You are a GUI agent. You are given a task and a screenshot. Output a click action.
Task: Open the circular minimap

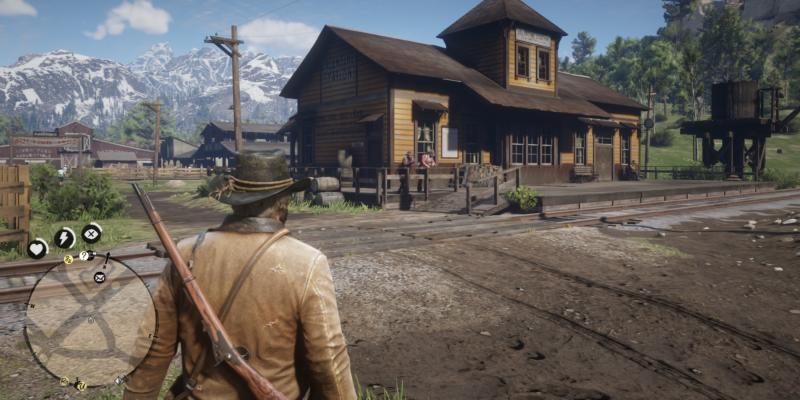tap(90, 320)
